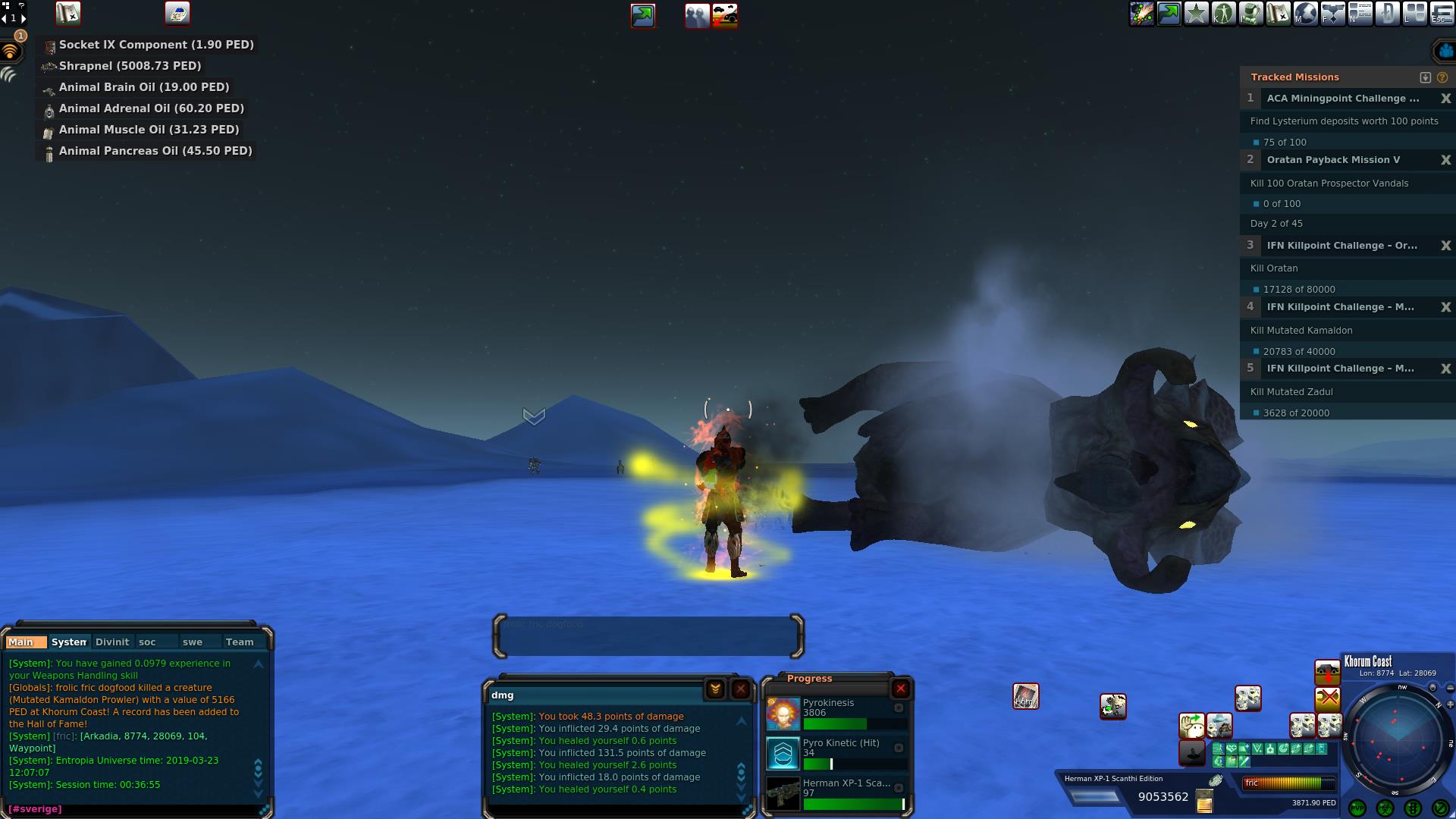Activate the waving hand emote icon
This screenshot has height=819, width=1456.
pos(1192,726)
